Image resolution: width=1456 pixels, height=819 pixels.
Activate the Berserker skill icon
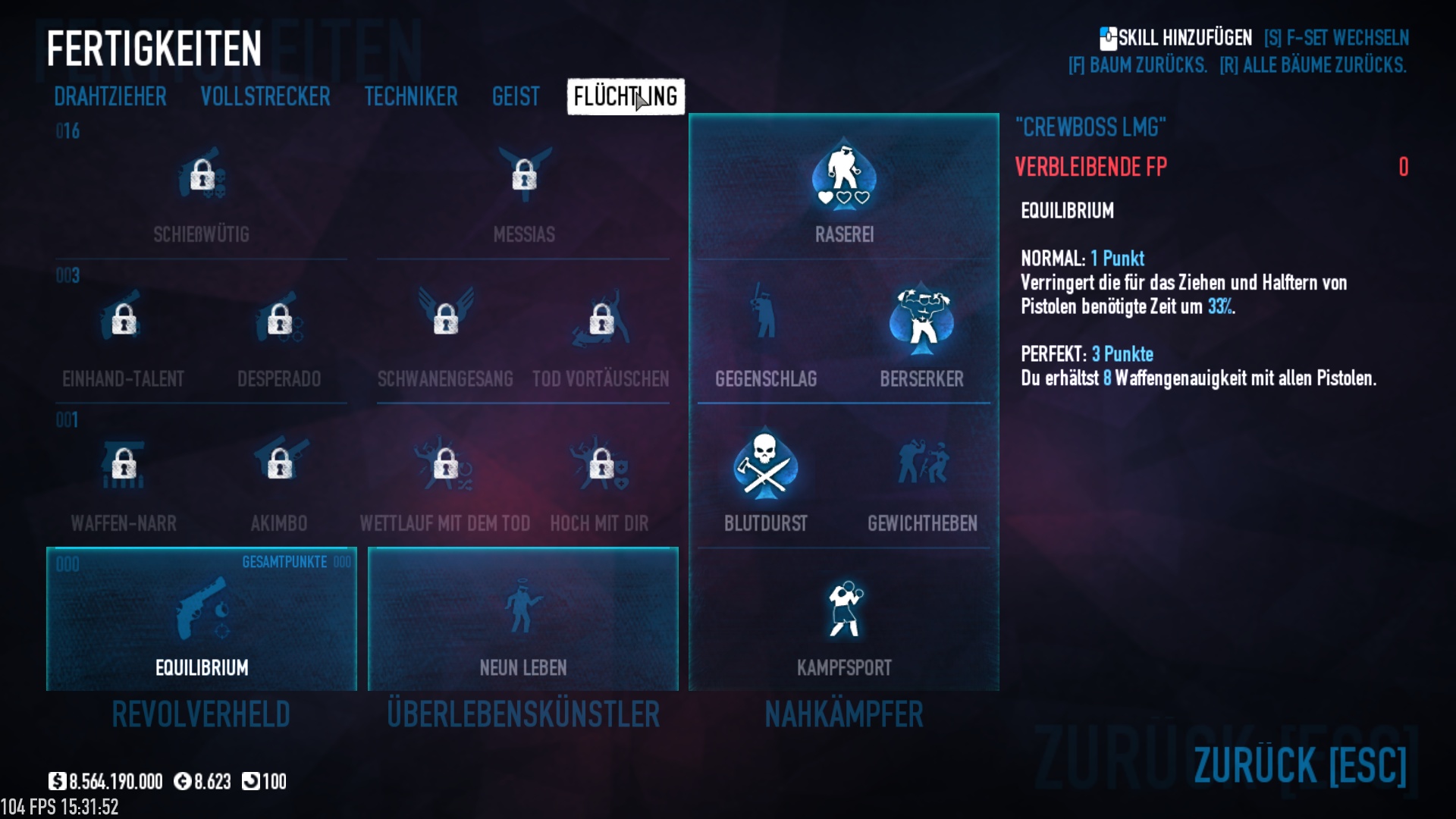coord(921,322)
